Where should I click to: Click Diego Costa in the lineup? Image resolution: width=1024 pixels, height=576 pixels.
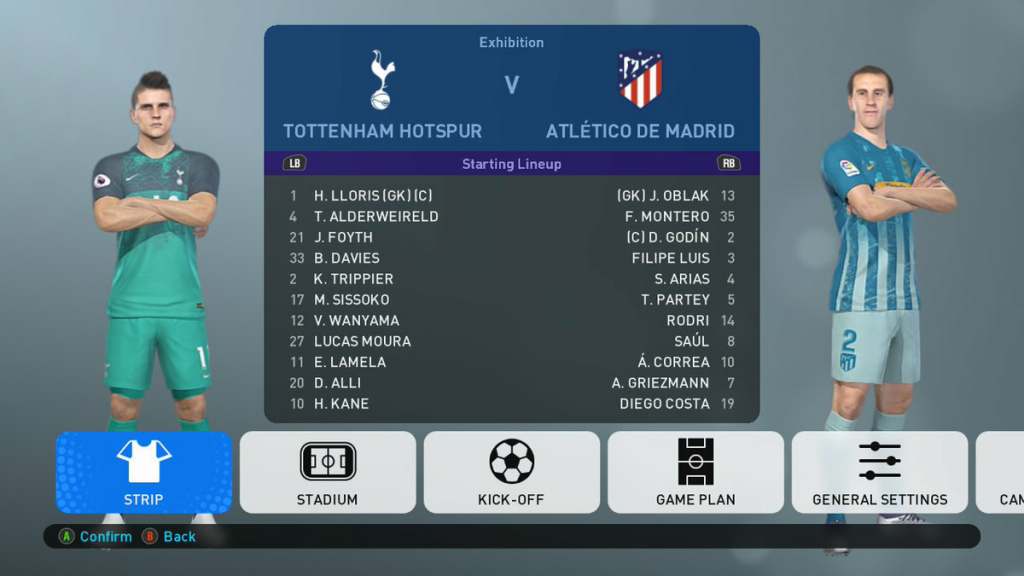pos(664,404)
